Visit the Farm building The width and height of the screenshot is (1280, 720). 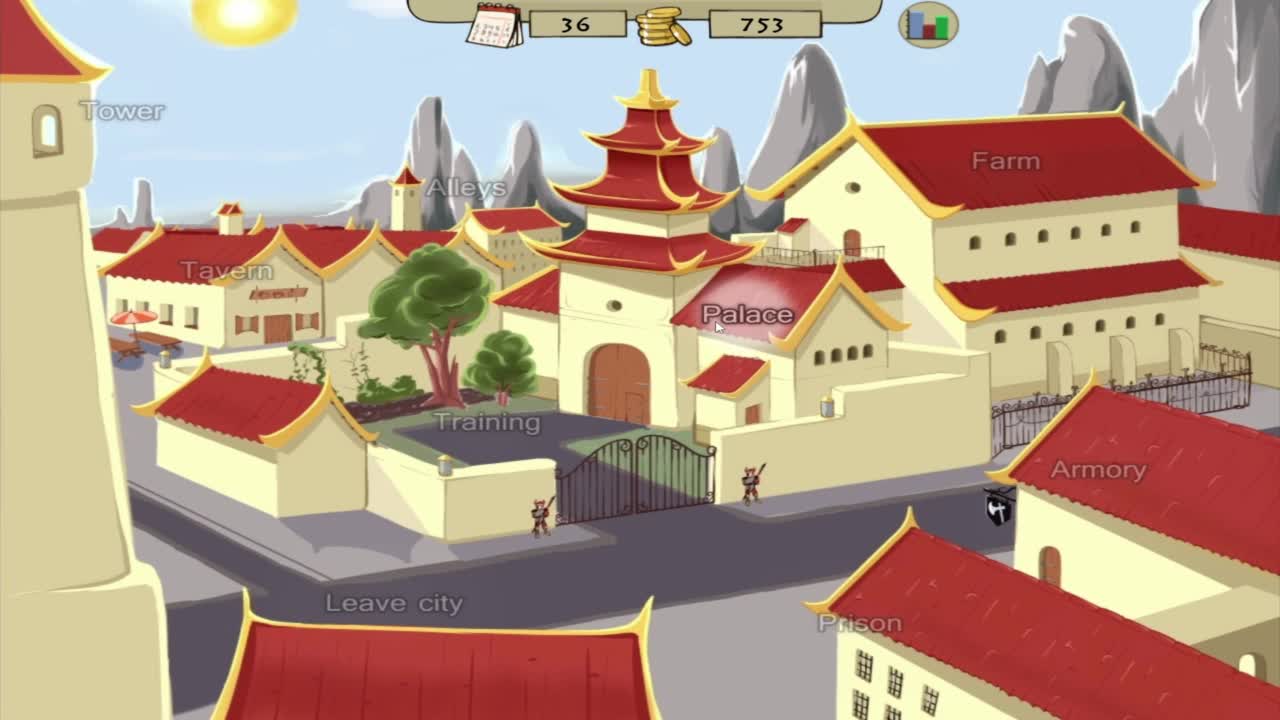pyautogui.click(x=1005, y=161)
